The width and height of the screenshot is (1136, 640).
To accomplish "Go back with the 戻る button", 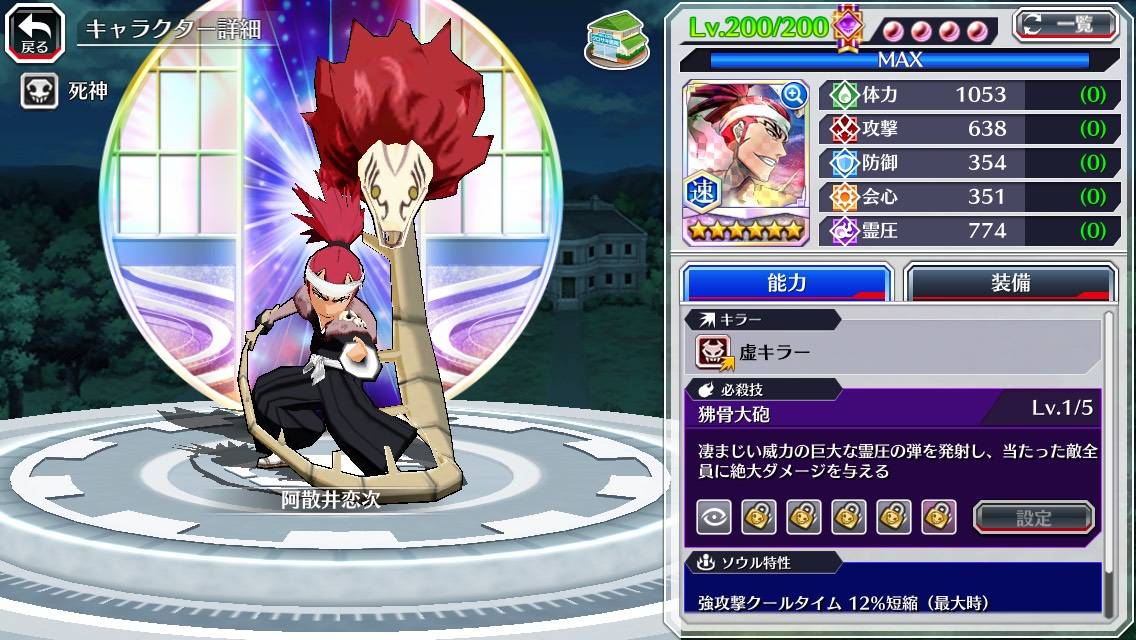I will [x=35, y=31].
